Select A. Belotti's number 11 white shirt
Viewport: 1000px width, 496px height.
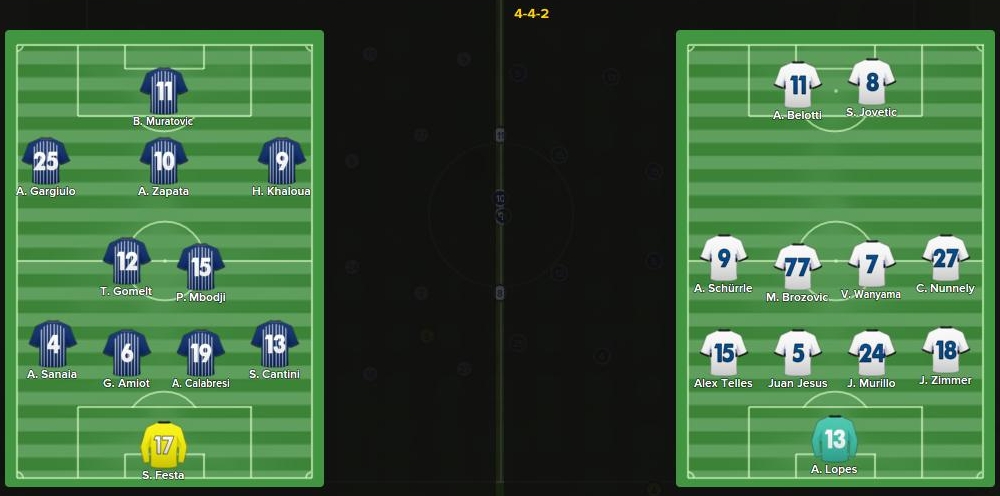(798, 86)
